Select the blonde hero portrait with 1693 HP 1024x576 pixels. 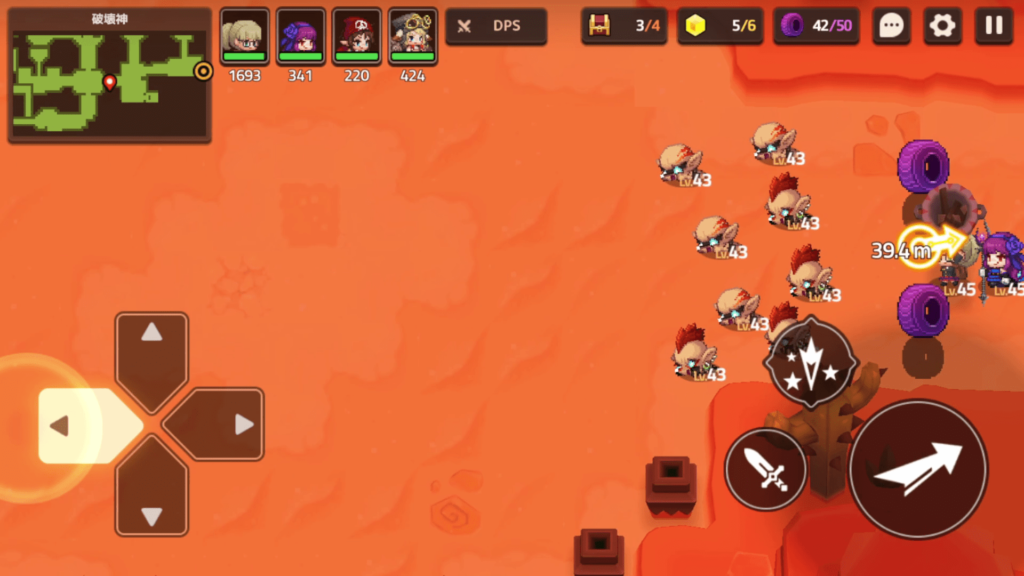[245, 37]
